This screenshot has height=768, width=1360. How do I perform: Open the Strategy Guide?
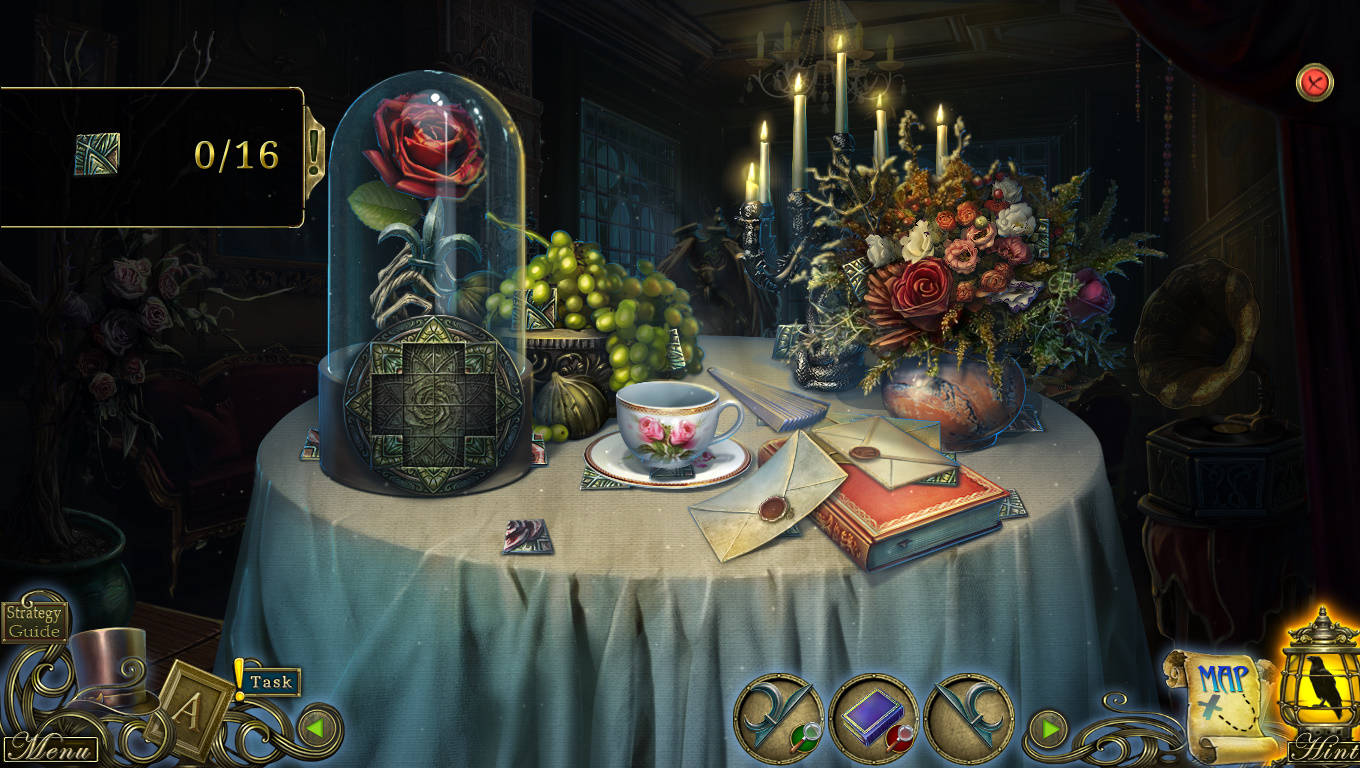(x=34, y=621)
